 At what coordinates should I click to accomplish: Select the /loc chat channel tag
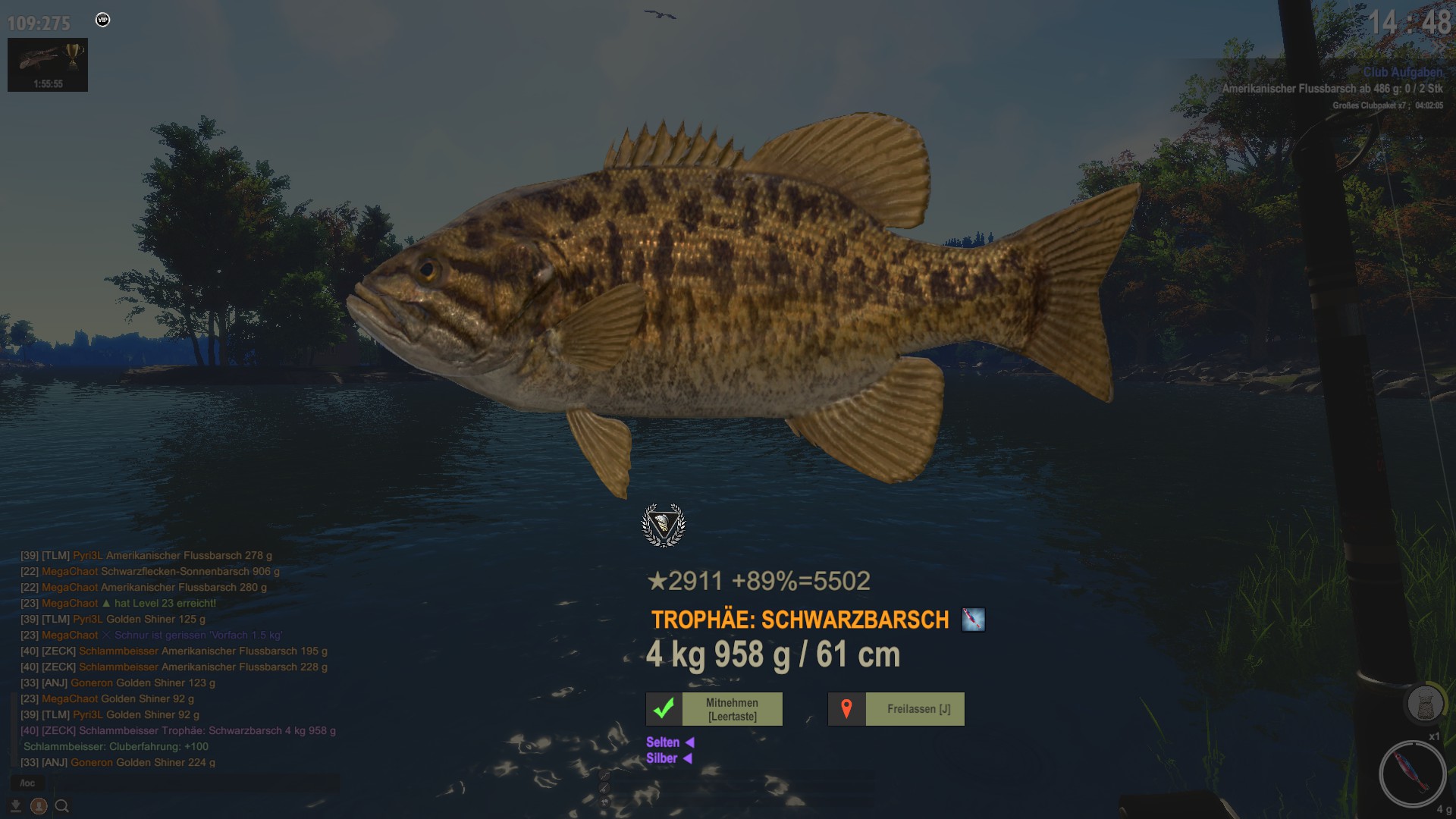pos(27,783)
